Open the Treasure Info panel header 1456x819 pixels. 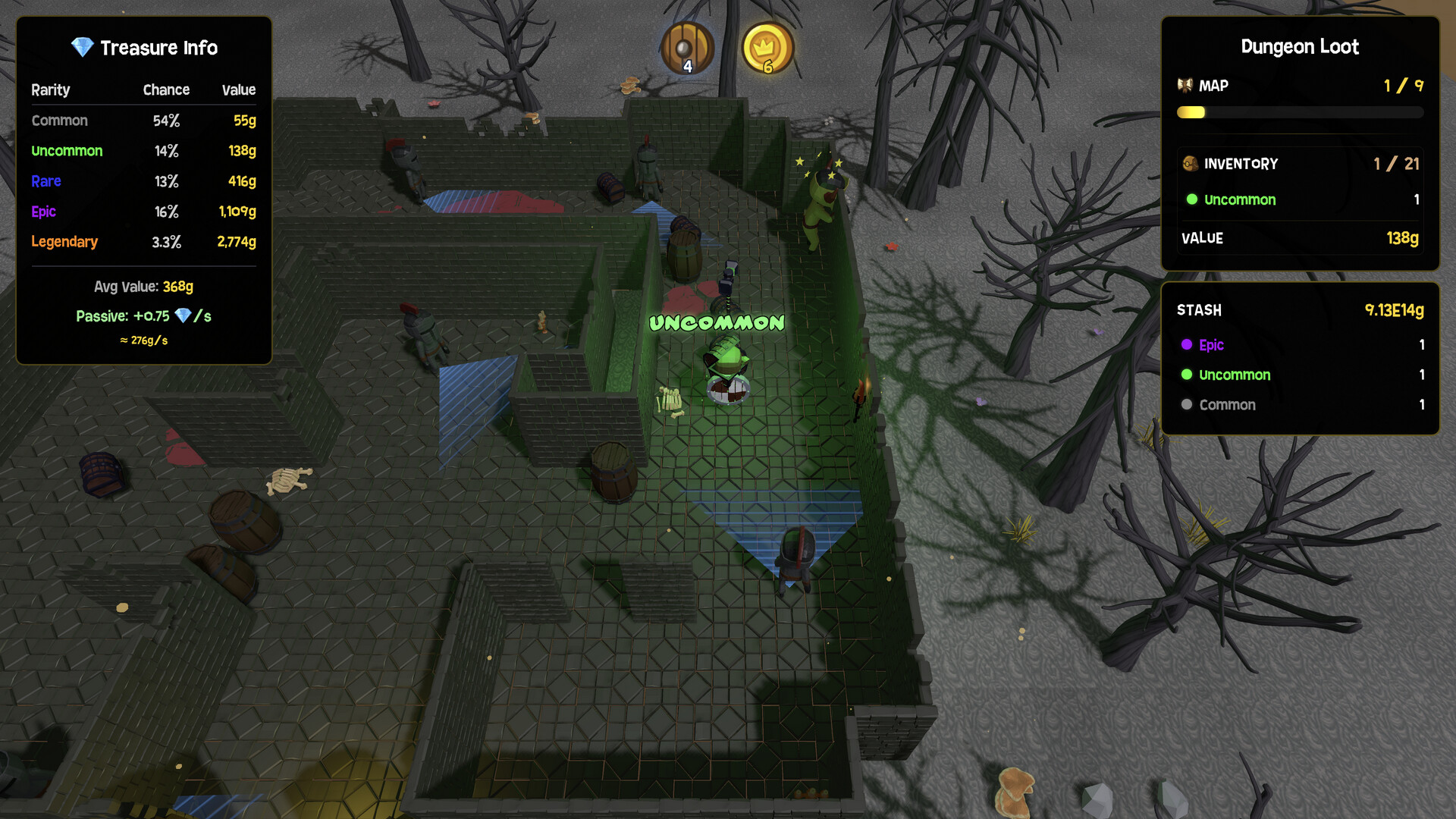click(x=159, y=48)
